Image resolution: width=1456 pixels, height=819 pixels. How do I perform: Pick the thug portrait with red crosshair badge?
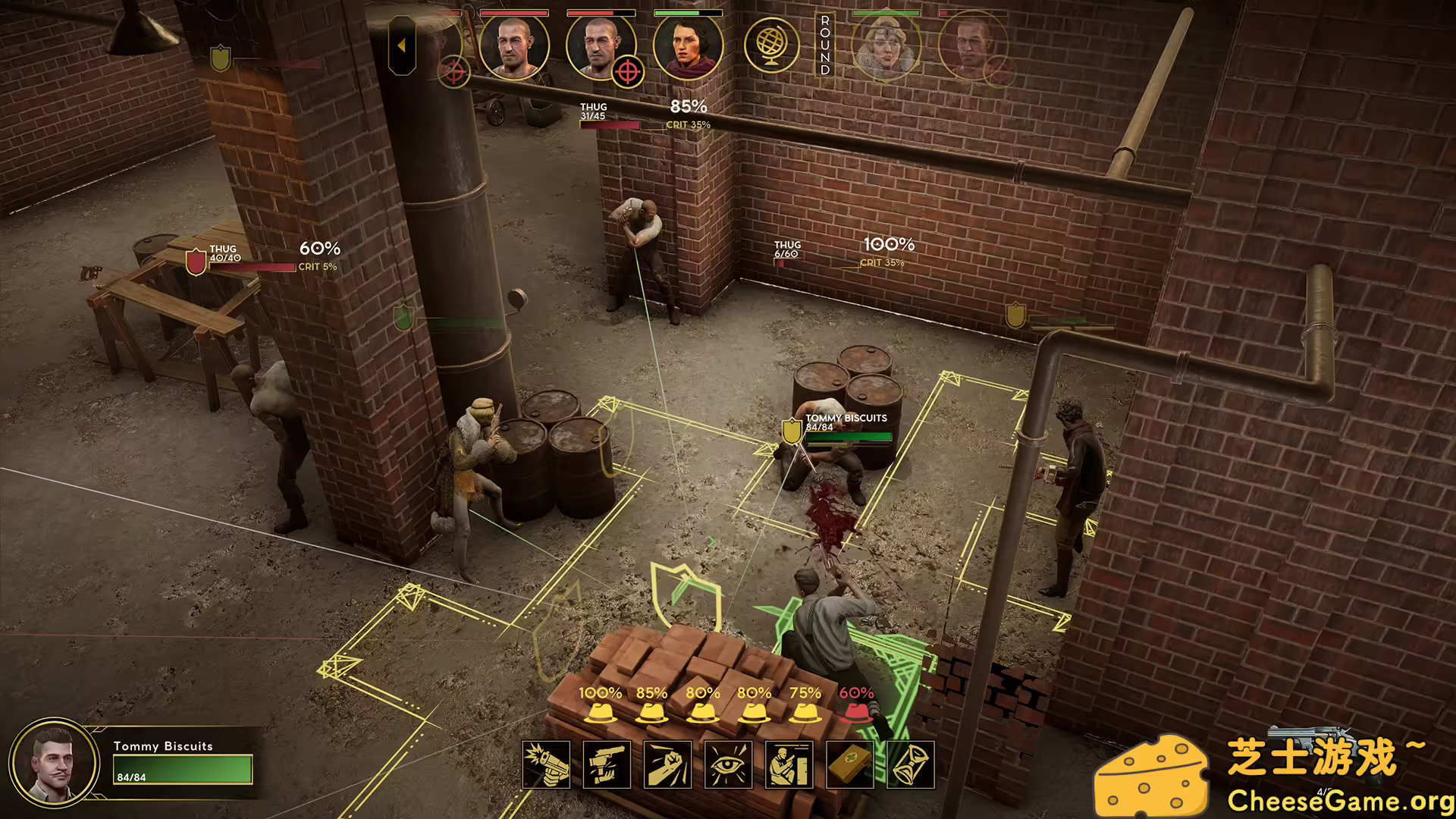coord(601,47)
